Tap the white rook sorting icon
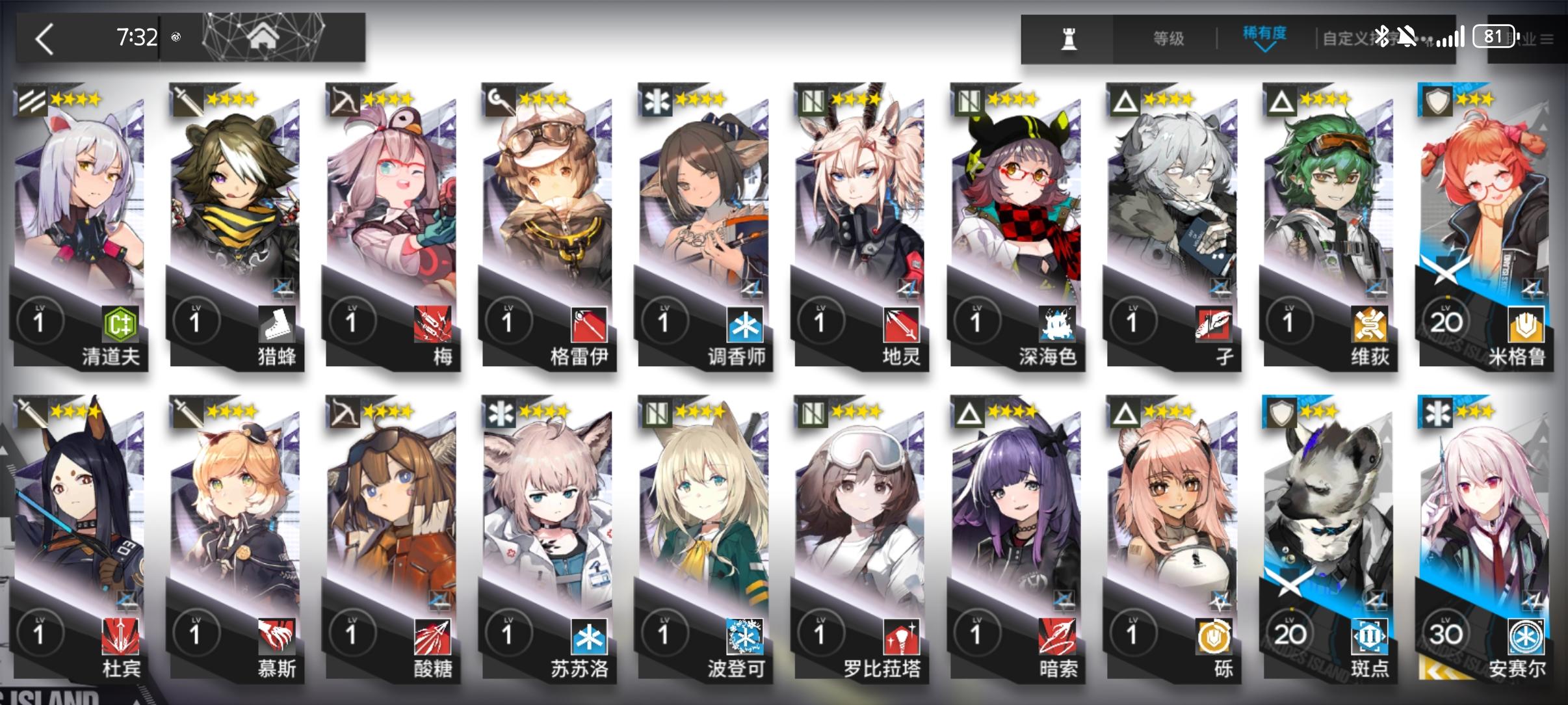 (x=1070, y=38)
